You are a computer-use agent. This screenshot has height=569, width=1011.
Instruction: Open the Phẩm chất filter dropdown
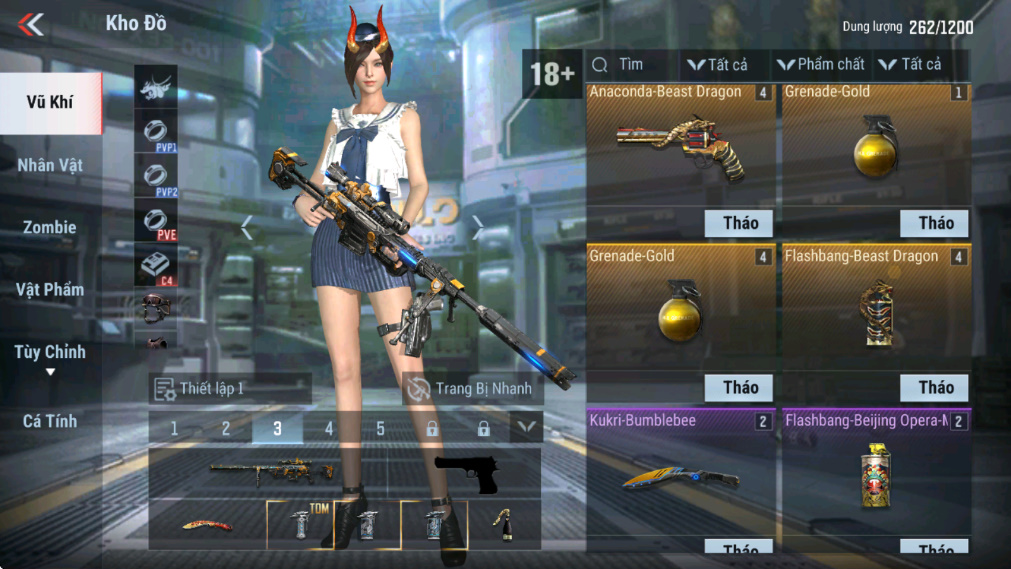pos(821,65)
